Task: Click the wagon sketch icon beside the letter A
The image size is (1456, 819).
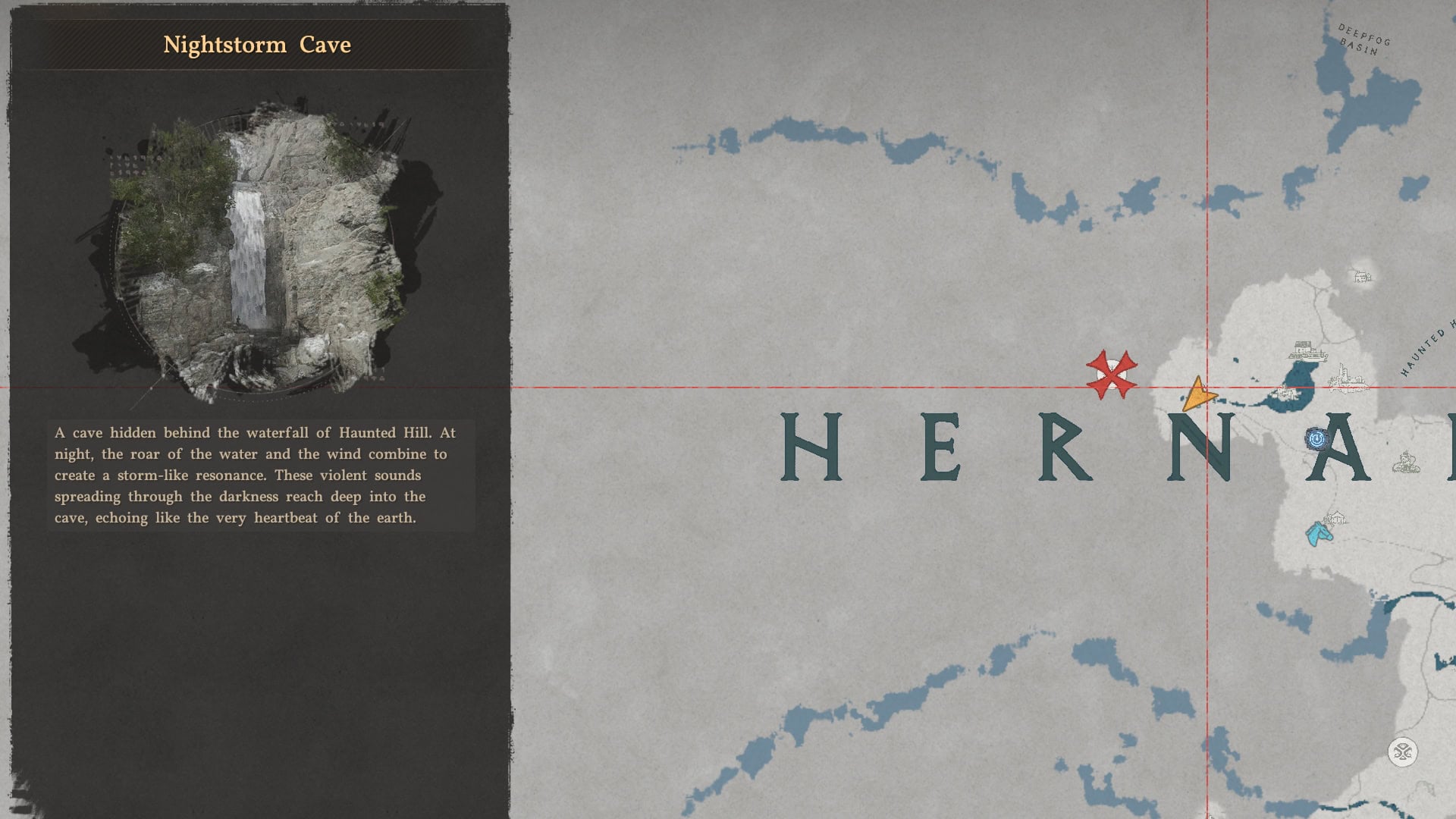Action: click(x=1404, y=463)
